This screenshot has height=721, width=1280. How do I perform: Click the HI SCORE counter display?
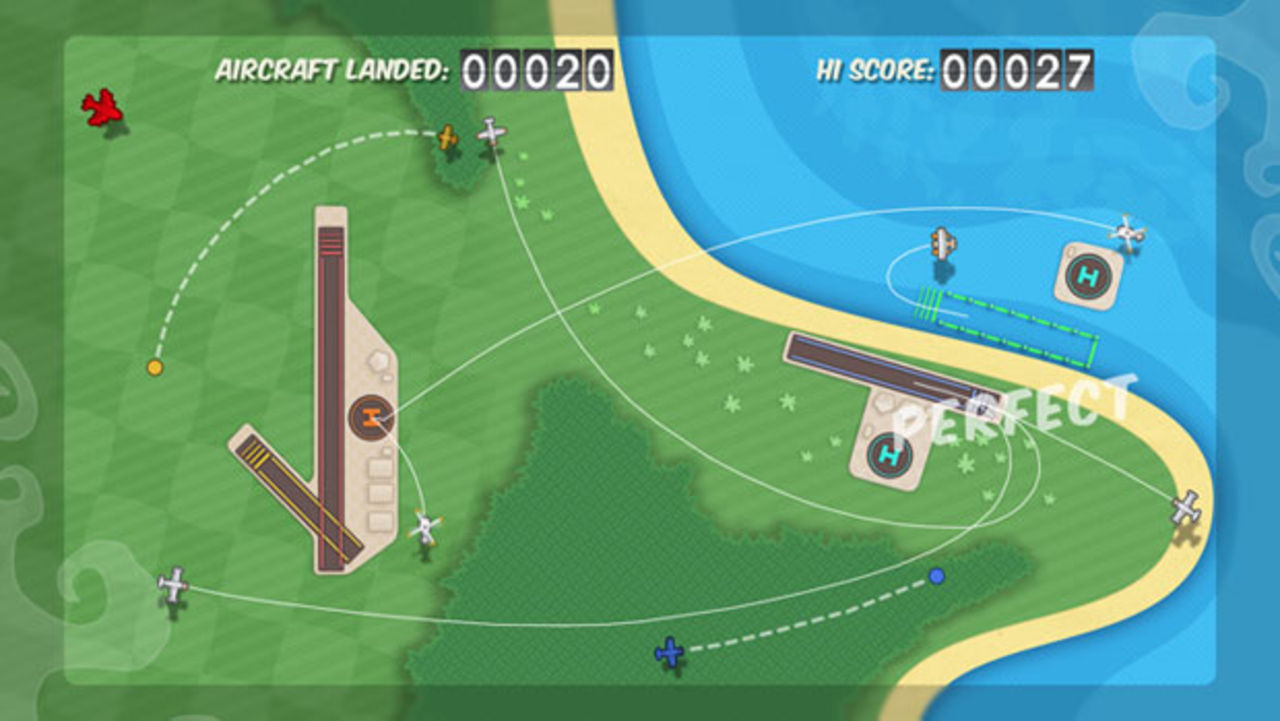[x=1019, y=68]
